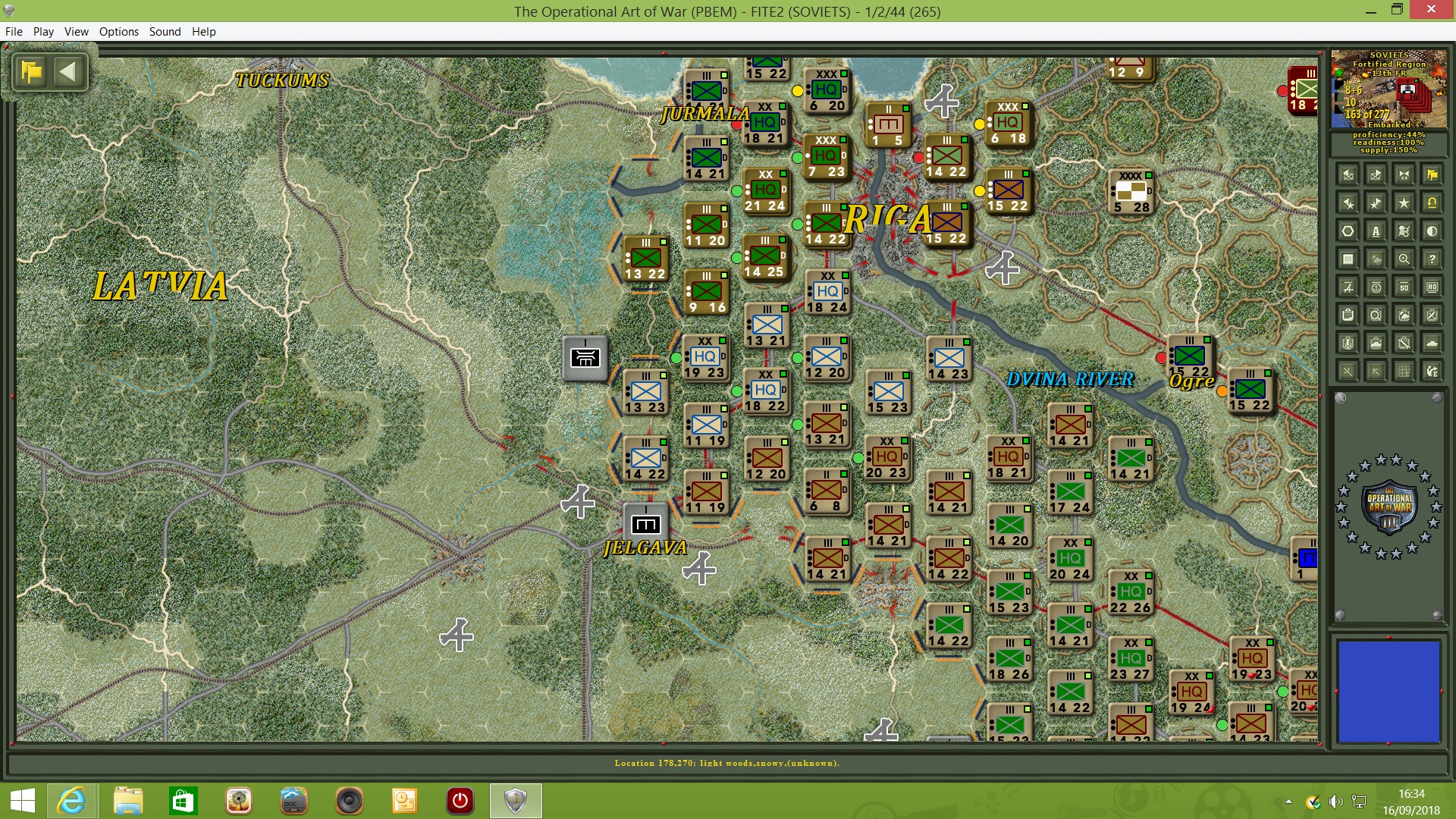The image size is (1456, 819).
Task: Click the large green back arrow button
Action: click(70, 72)
